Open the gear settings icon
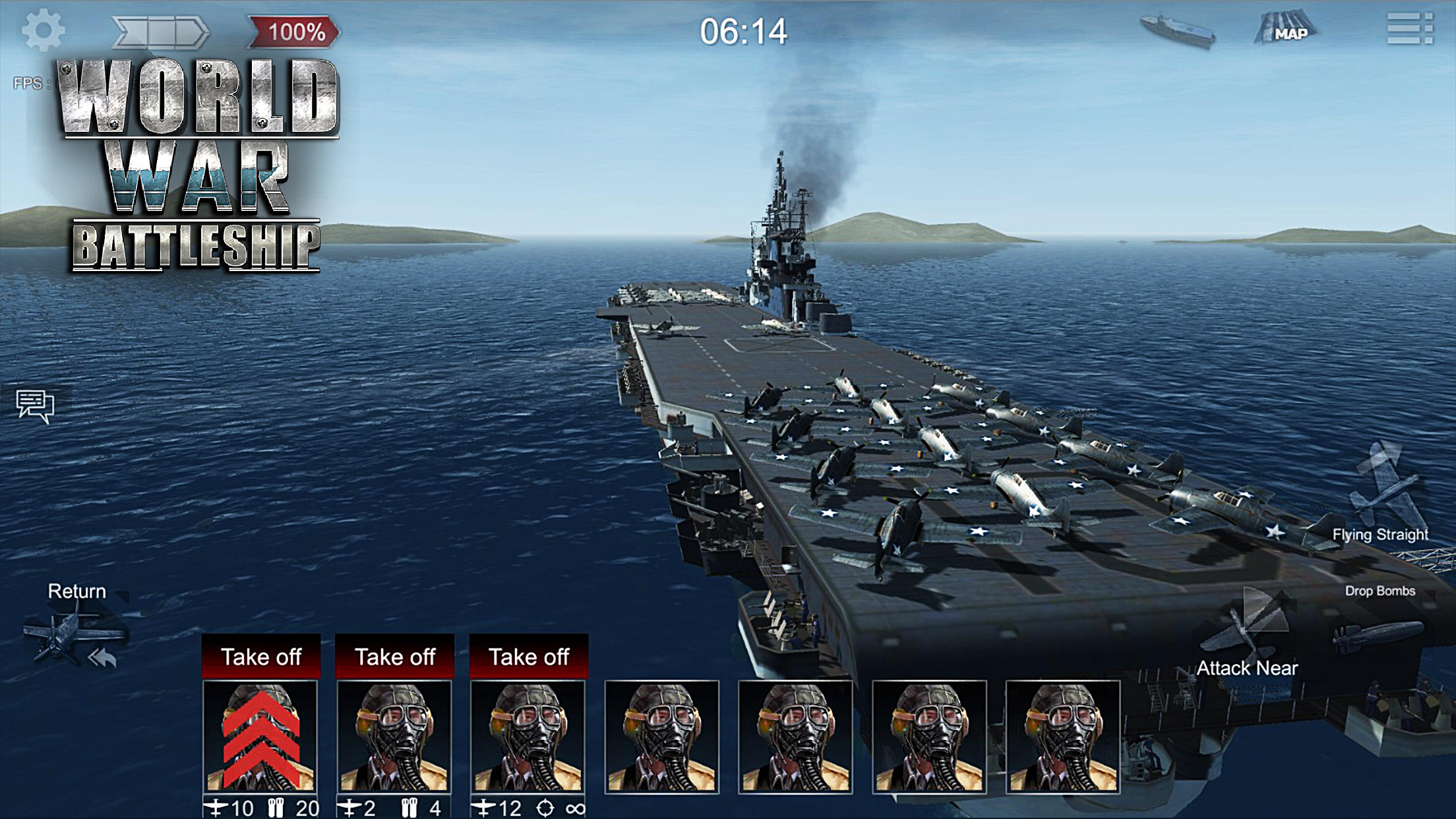1456x819 pixels. [43, 30]
